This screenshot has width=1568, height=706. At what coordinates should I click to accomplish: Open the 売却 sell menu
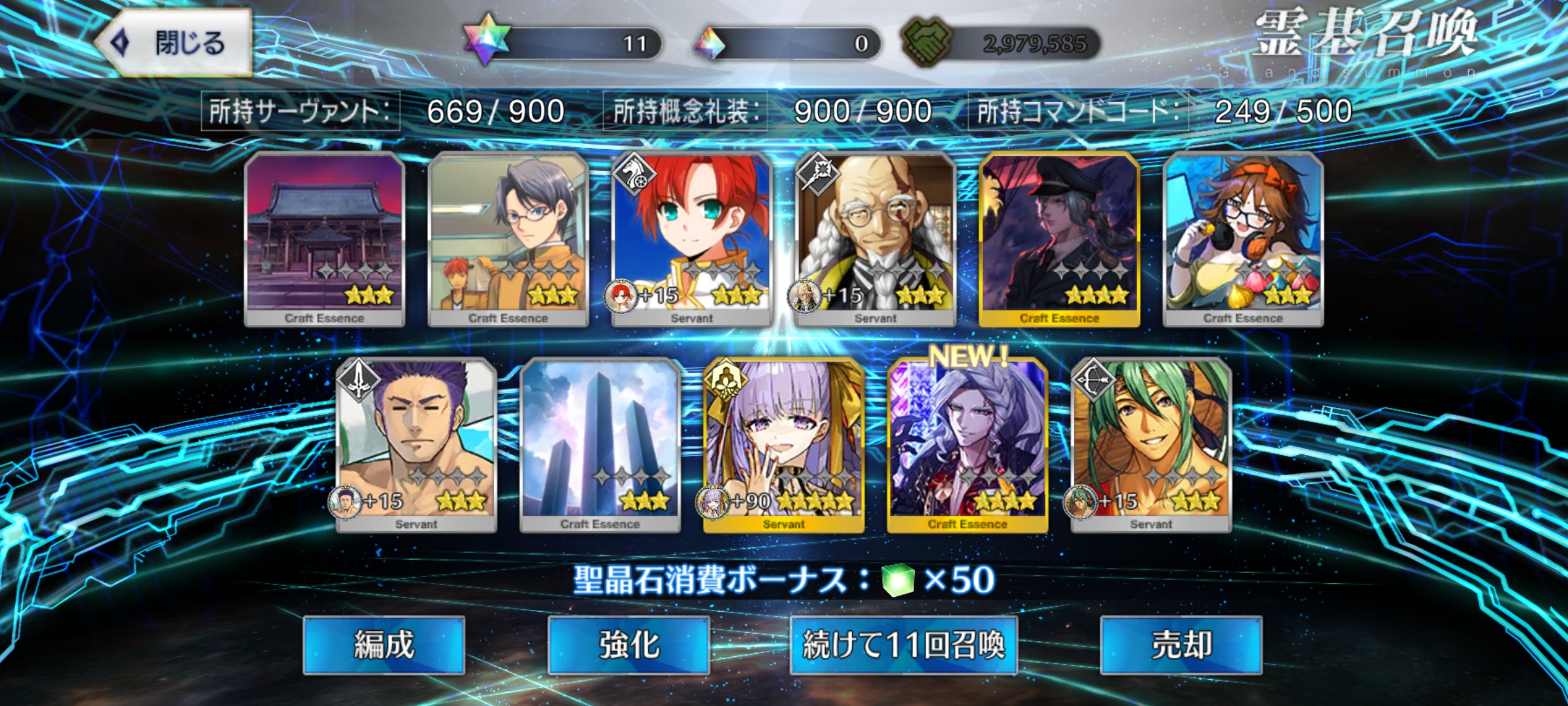point(1181,645)
